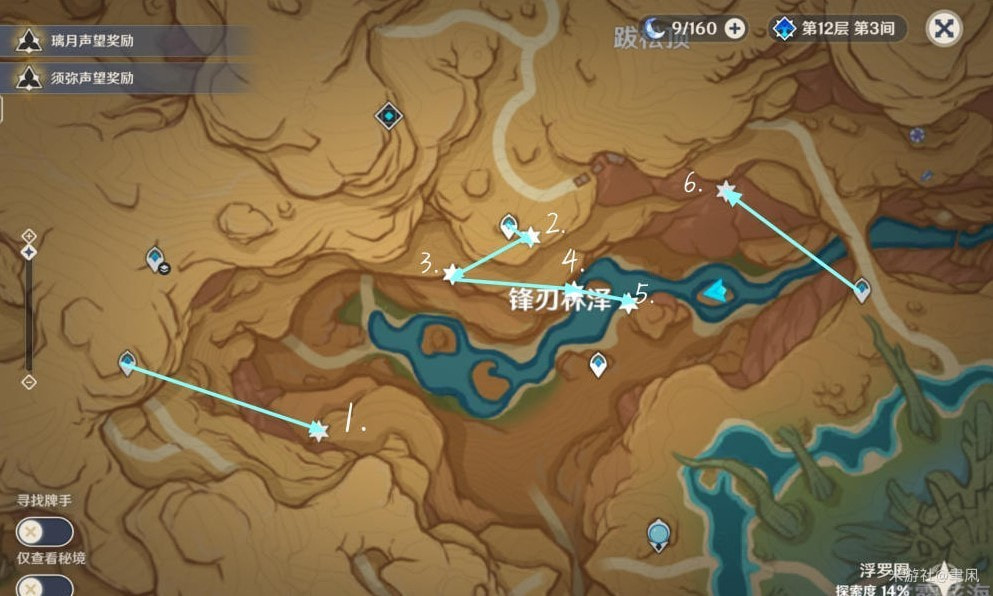Viewport: 993px width, 596px height.
Task: Select the waypoint where the star 6 arrow begins
Action: (x=862, y=290)
